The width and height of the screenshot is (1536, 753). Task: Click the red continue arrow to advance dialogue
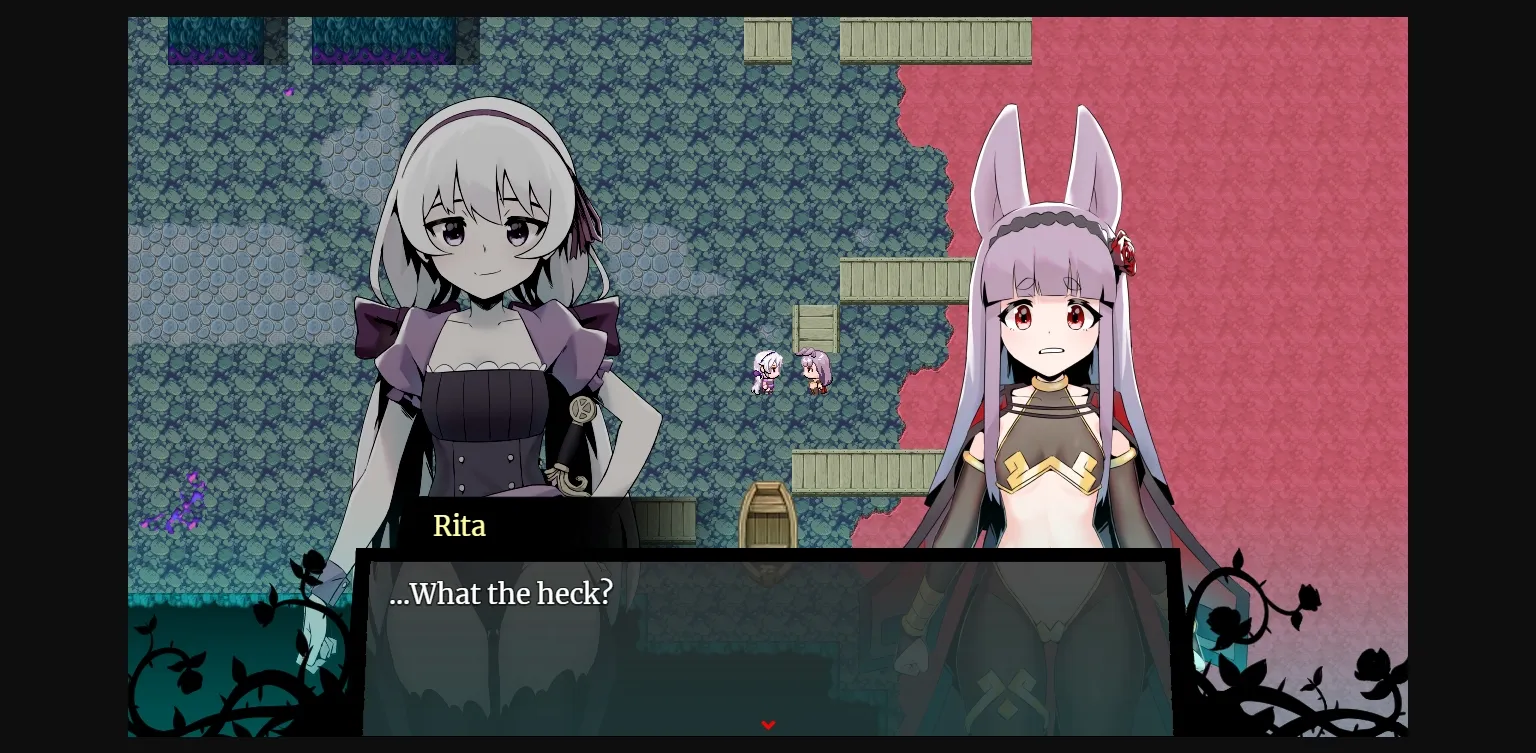(x=768, y=725)
